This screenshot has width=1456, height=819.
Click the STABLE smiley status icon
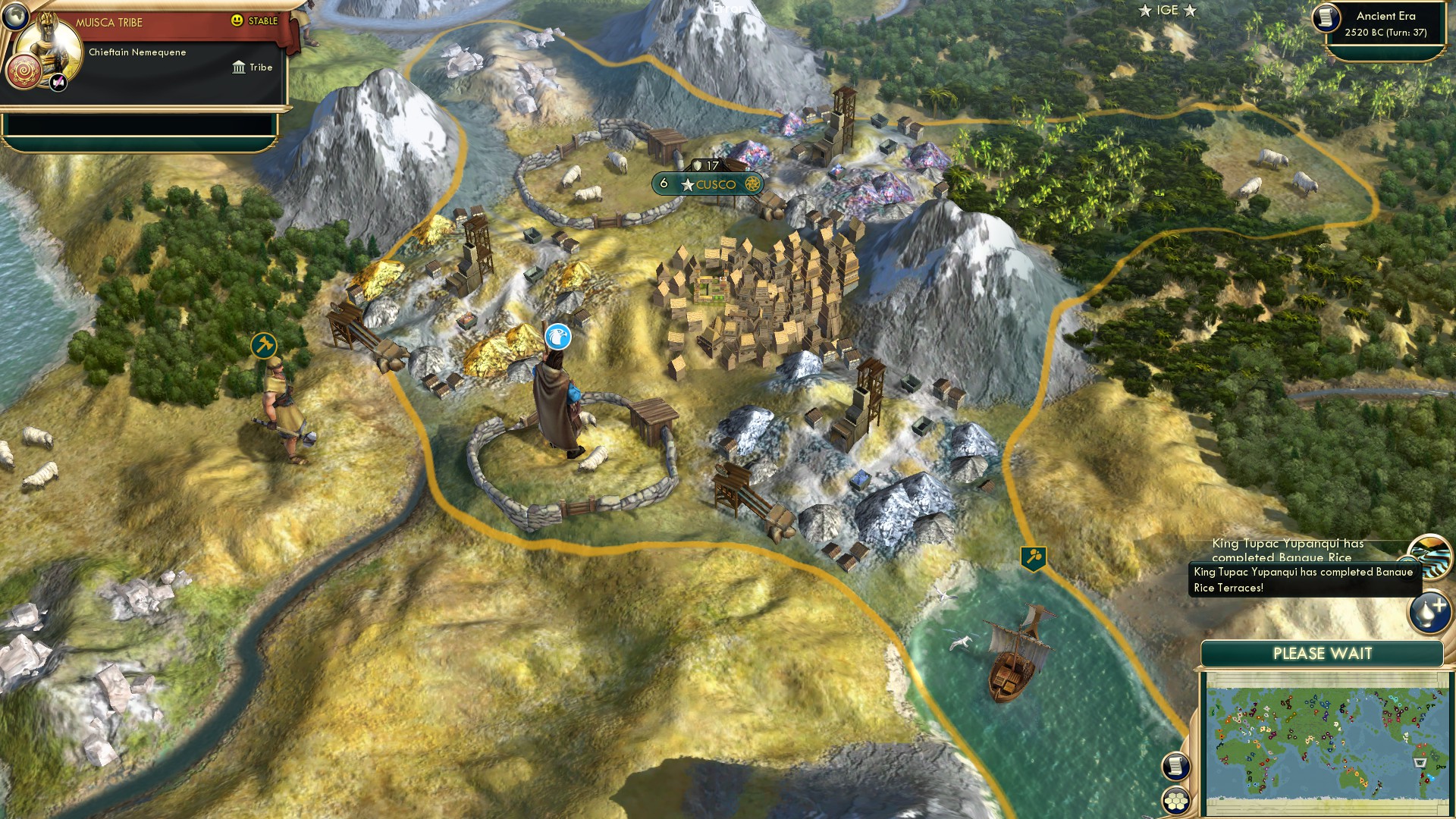click(x=237, y=20)
